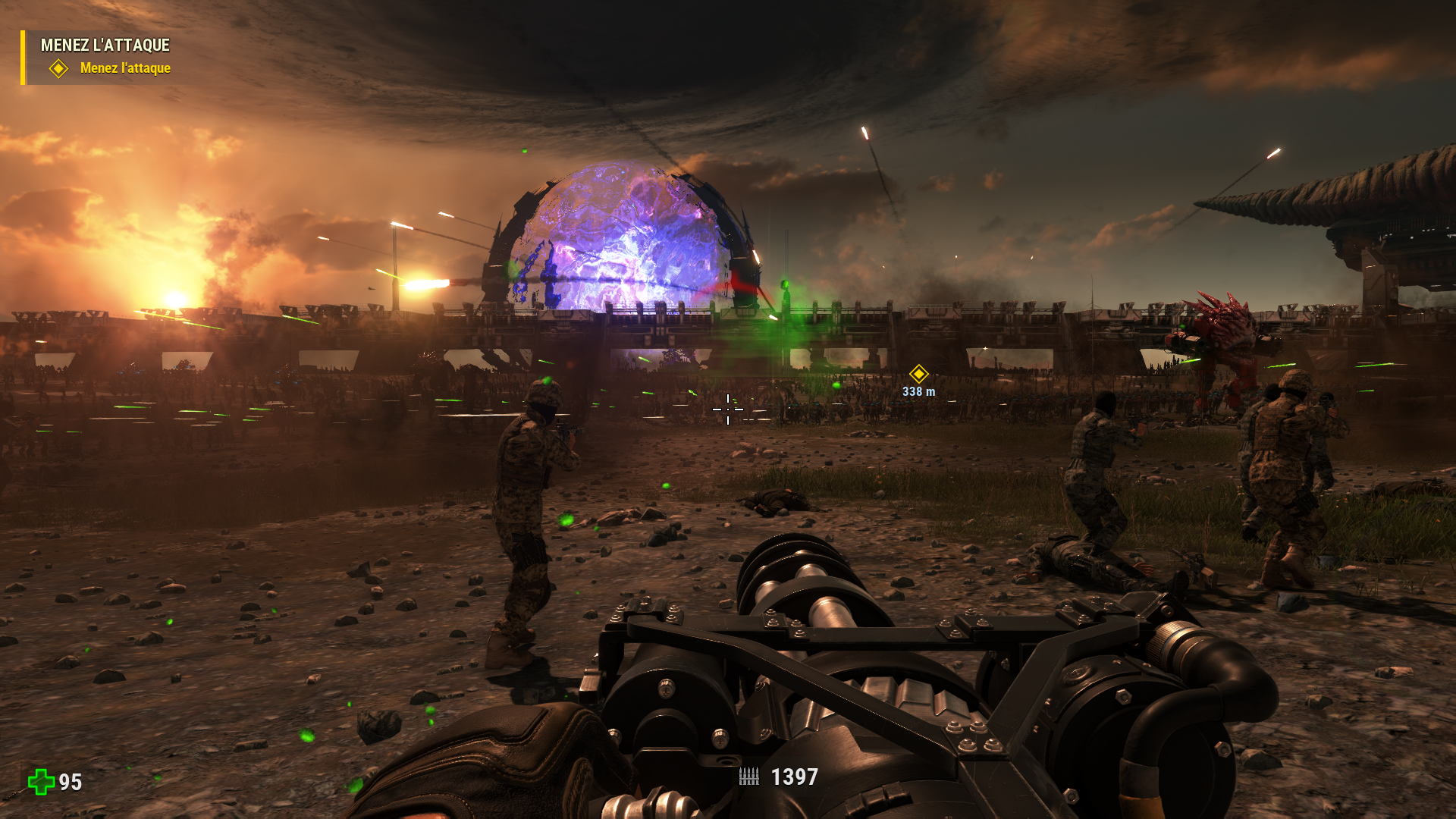Click the yellow objective waypoint marker showing 338 m
1456x819 pixels.
pos(918,374)
